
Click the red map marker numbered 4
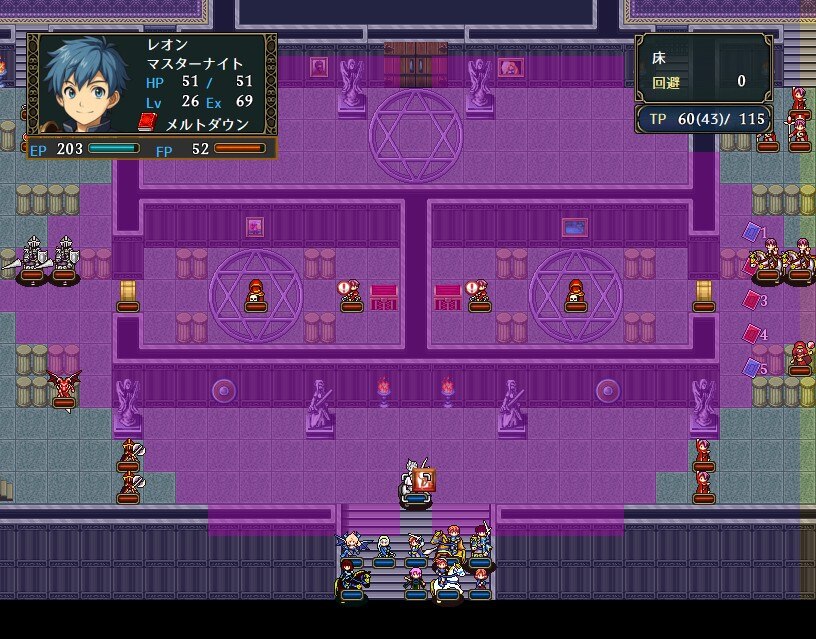(x=752, y=334)
